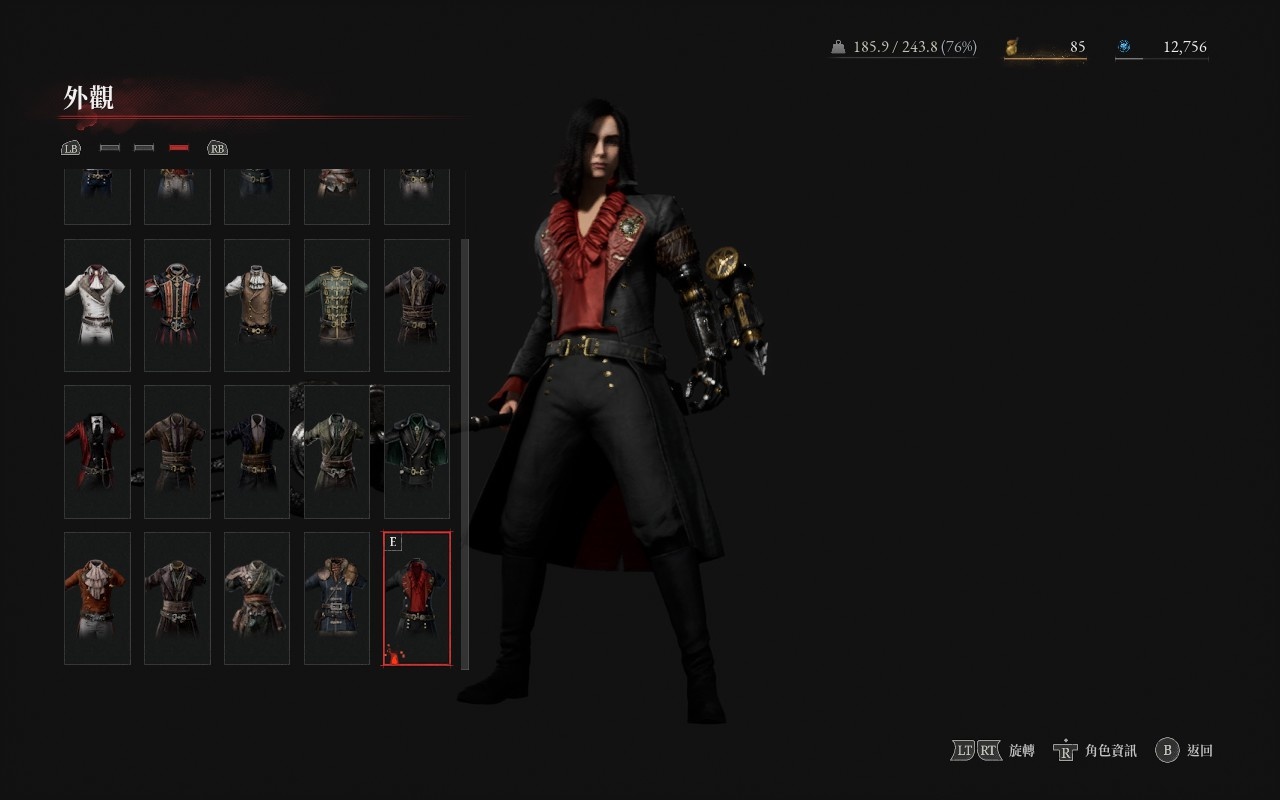Choose the red tailcoat with black tie
The height and width of the screenshot is (800, 1280).
97,452
